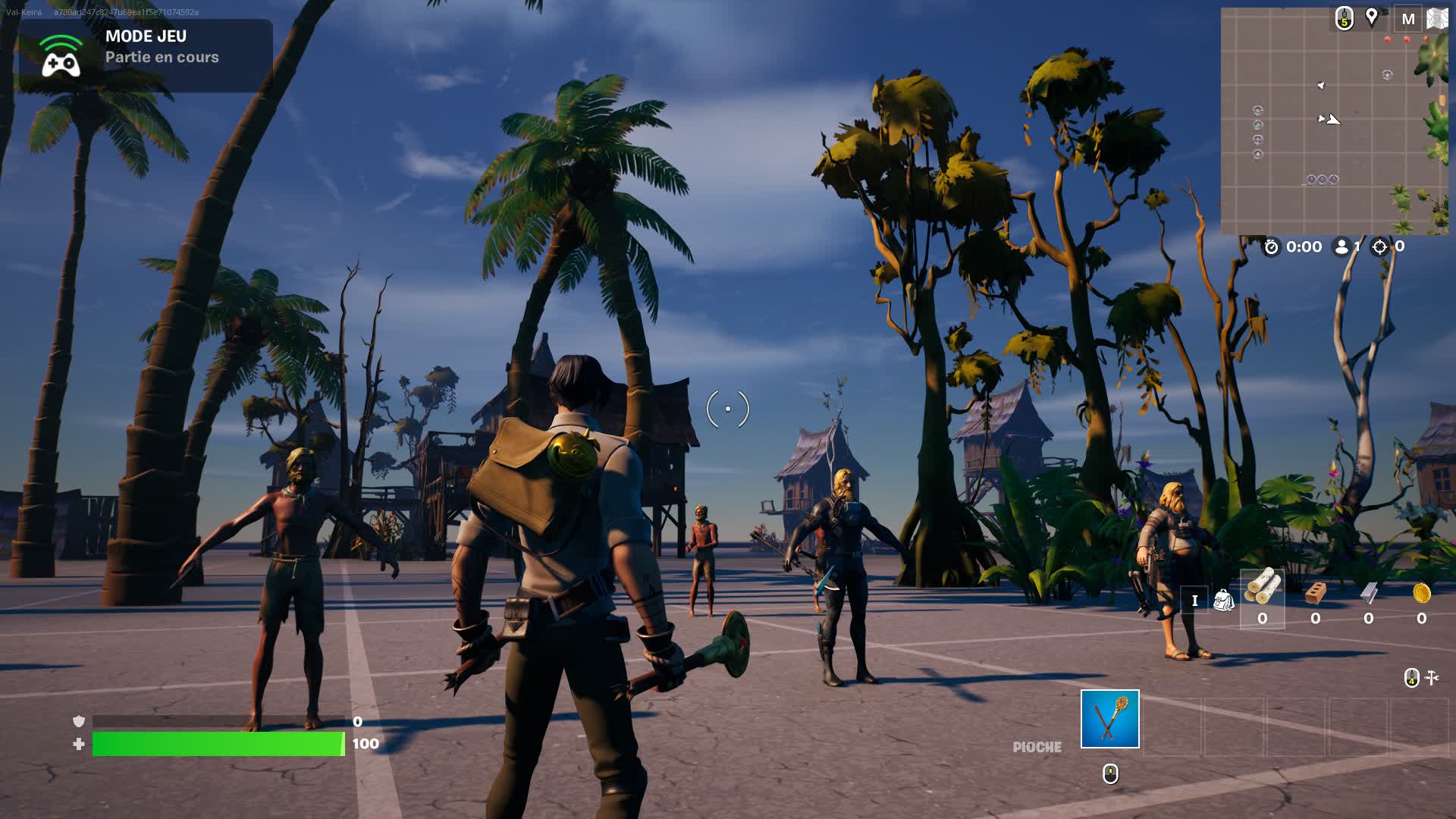Viewport: 1456px width, 819px height.
Task: Pick the metal building material
Action: click(x=1369, y=593)
